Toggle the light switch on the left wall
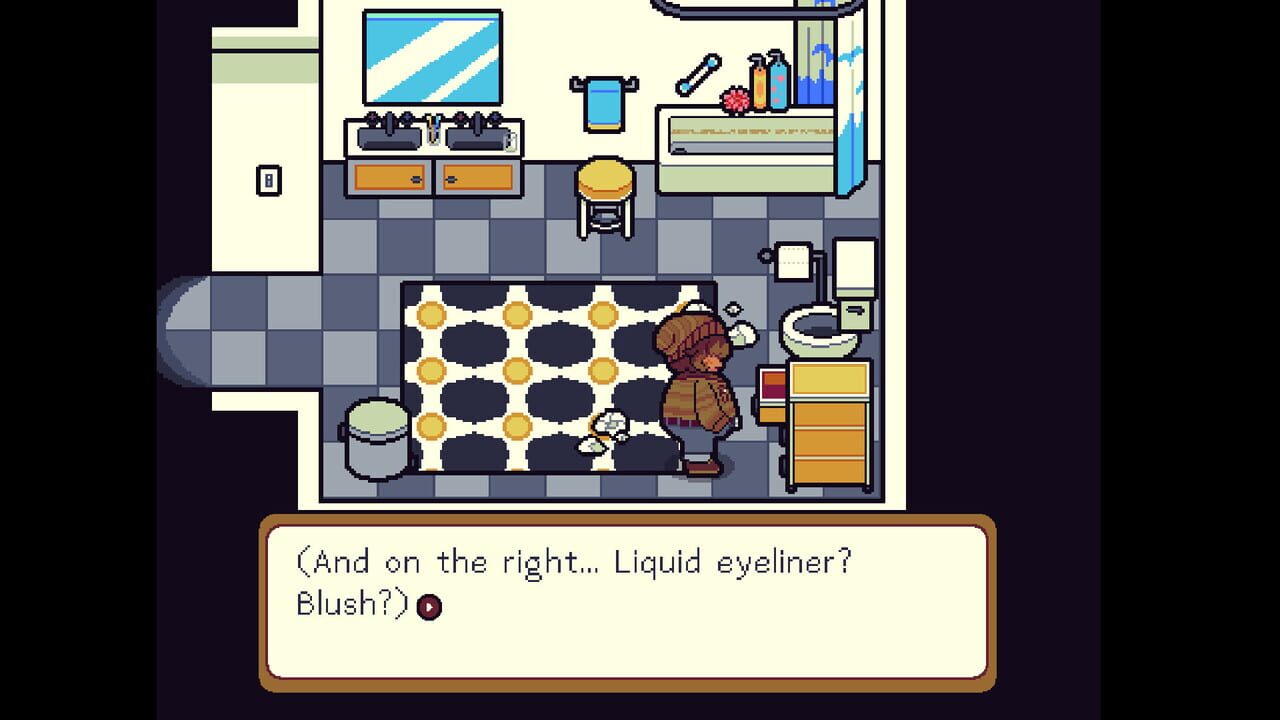Image resolution: width=1280 pixels, height=720 pixels. (x=268, y=182)
